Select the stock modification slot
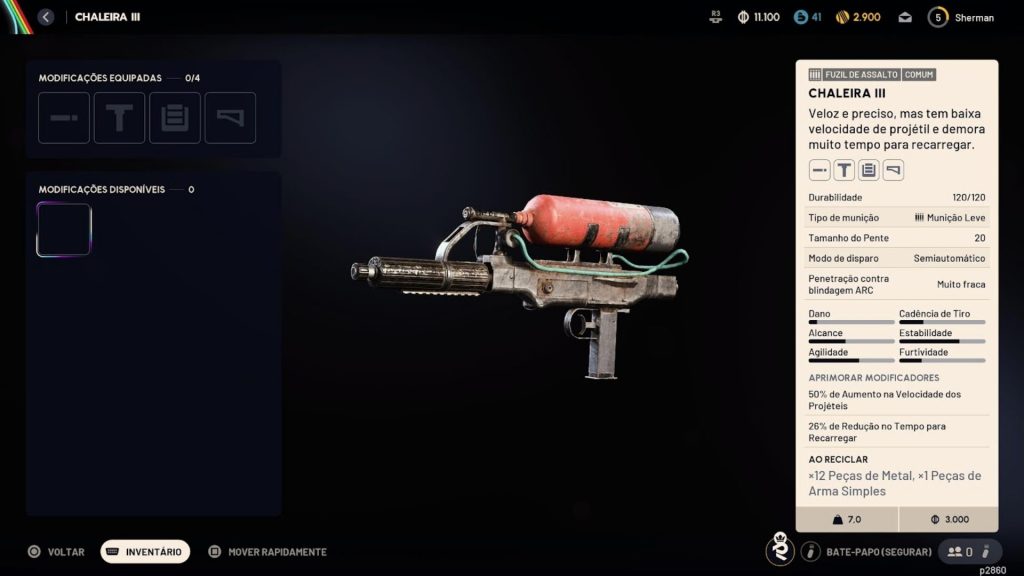Screen dimensions: 1024x576 tap(230, 118)
